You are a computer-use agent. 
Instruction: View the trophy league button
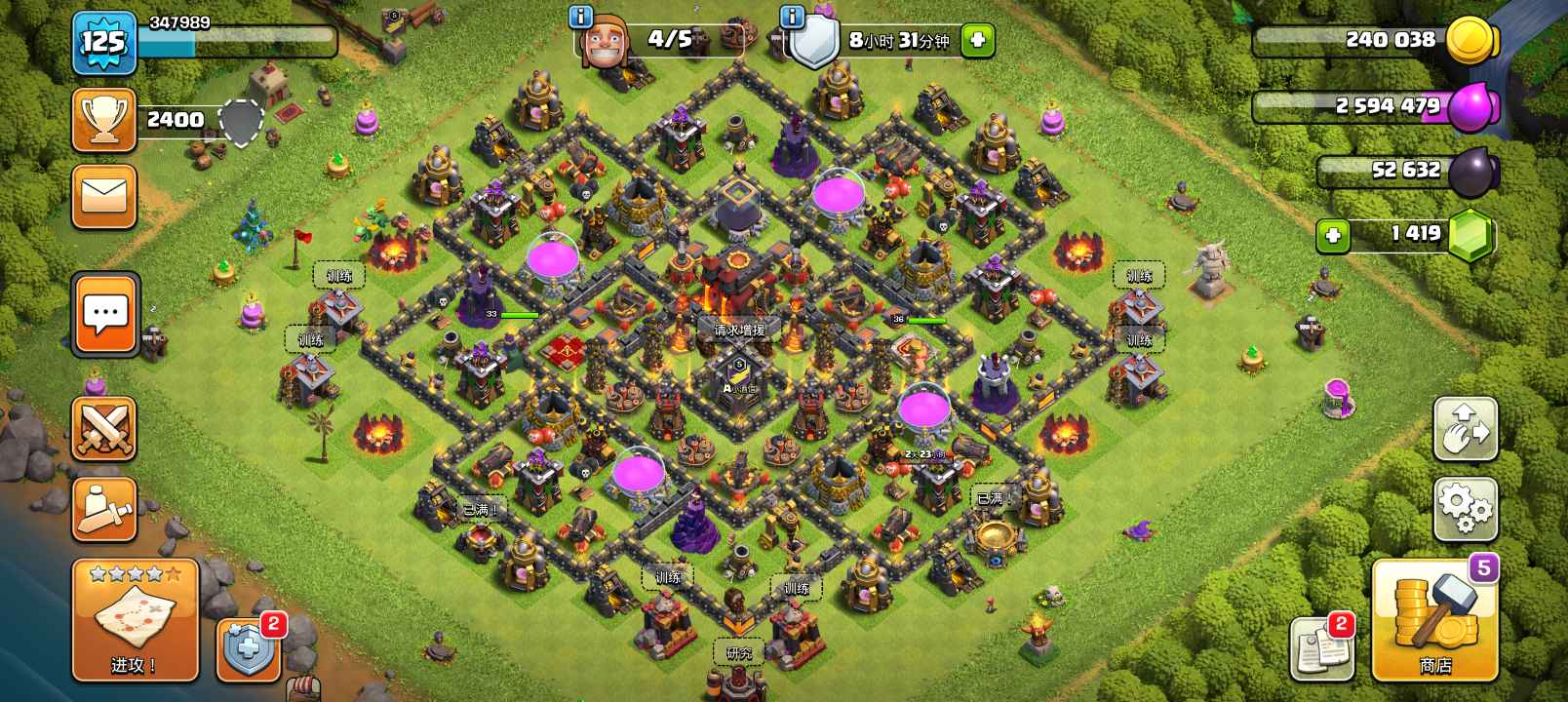[103, 120]
